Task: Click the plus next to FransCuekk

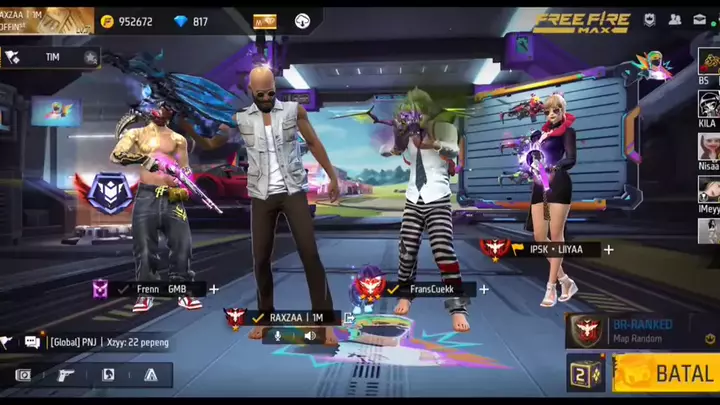Action: [x=483, y=289]
